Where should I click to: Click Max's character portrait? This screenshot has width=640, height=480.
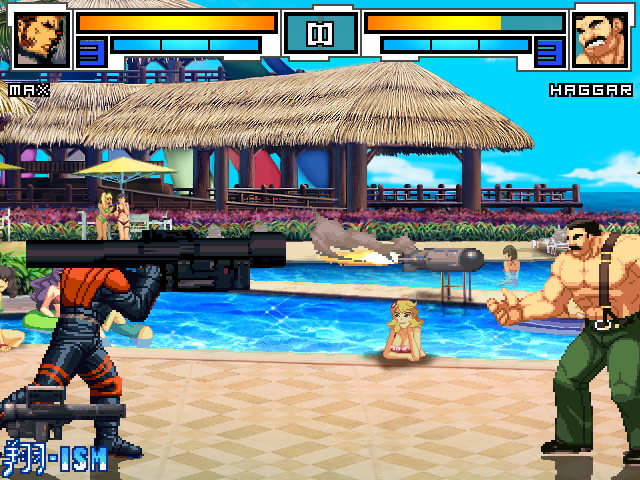[x=41, y=38]
